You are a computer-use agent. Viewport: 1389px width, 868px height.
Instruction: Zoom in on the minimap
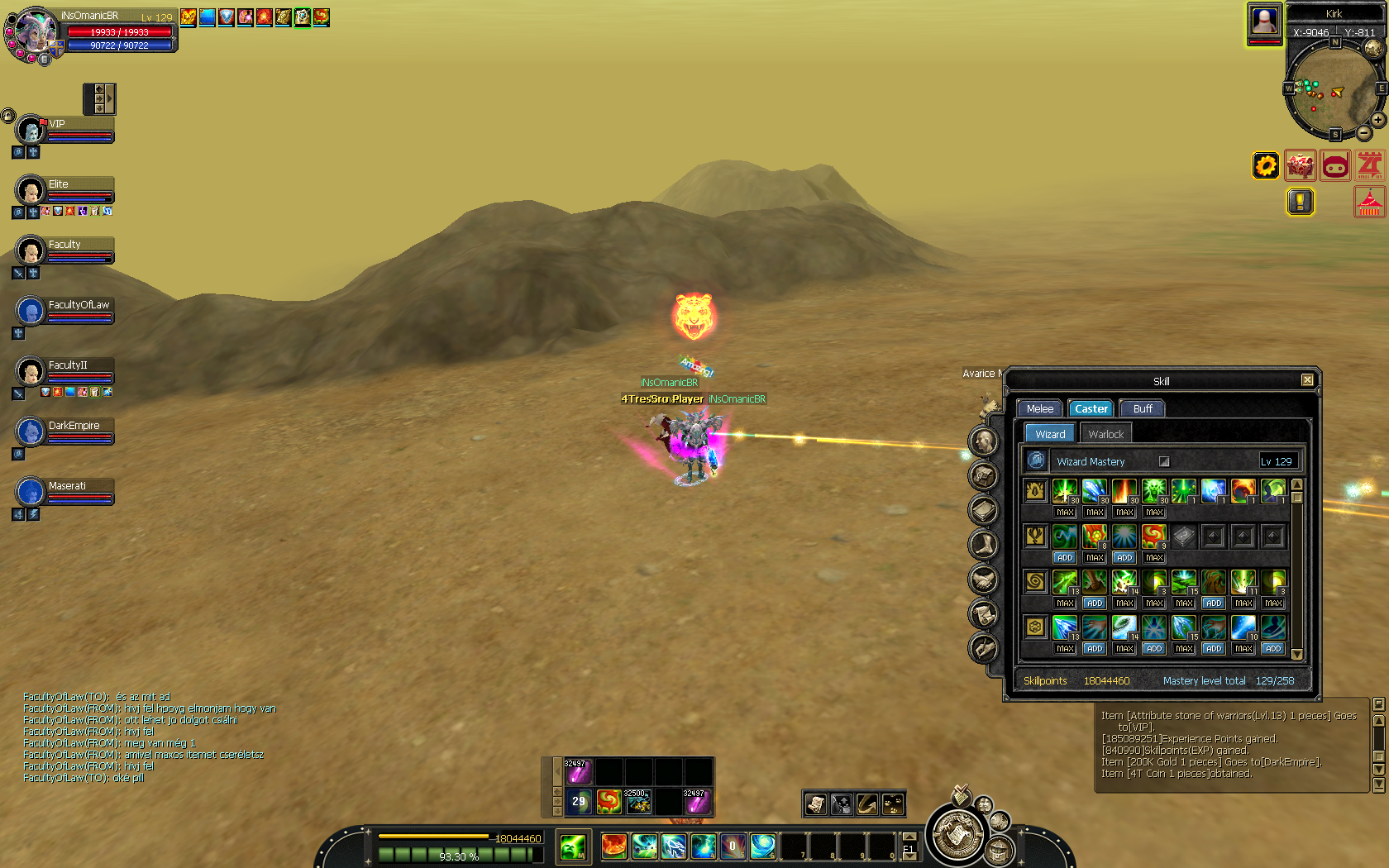click(1378, 120)
